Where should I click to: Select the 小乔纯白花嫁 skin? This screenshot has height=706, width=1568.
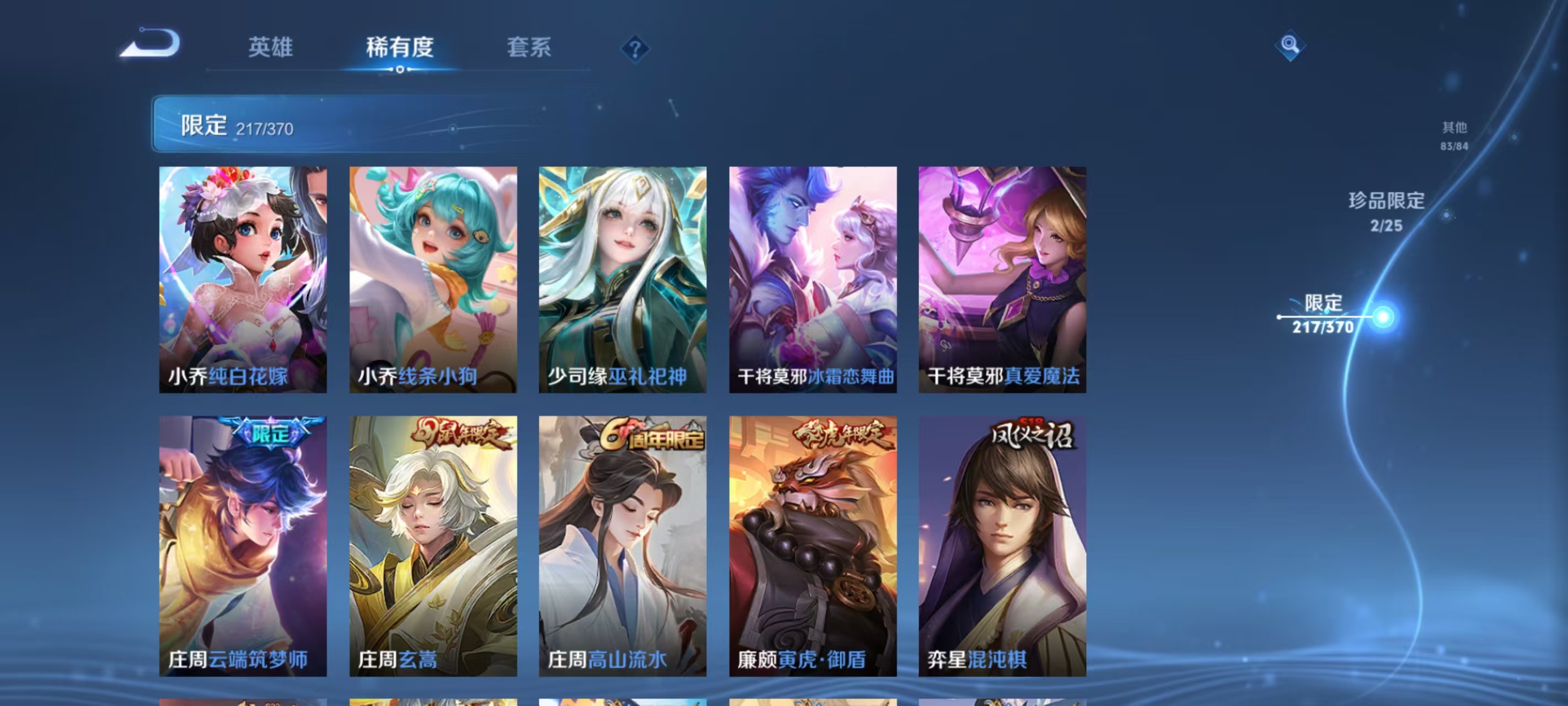[x=242, y=280]
